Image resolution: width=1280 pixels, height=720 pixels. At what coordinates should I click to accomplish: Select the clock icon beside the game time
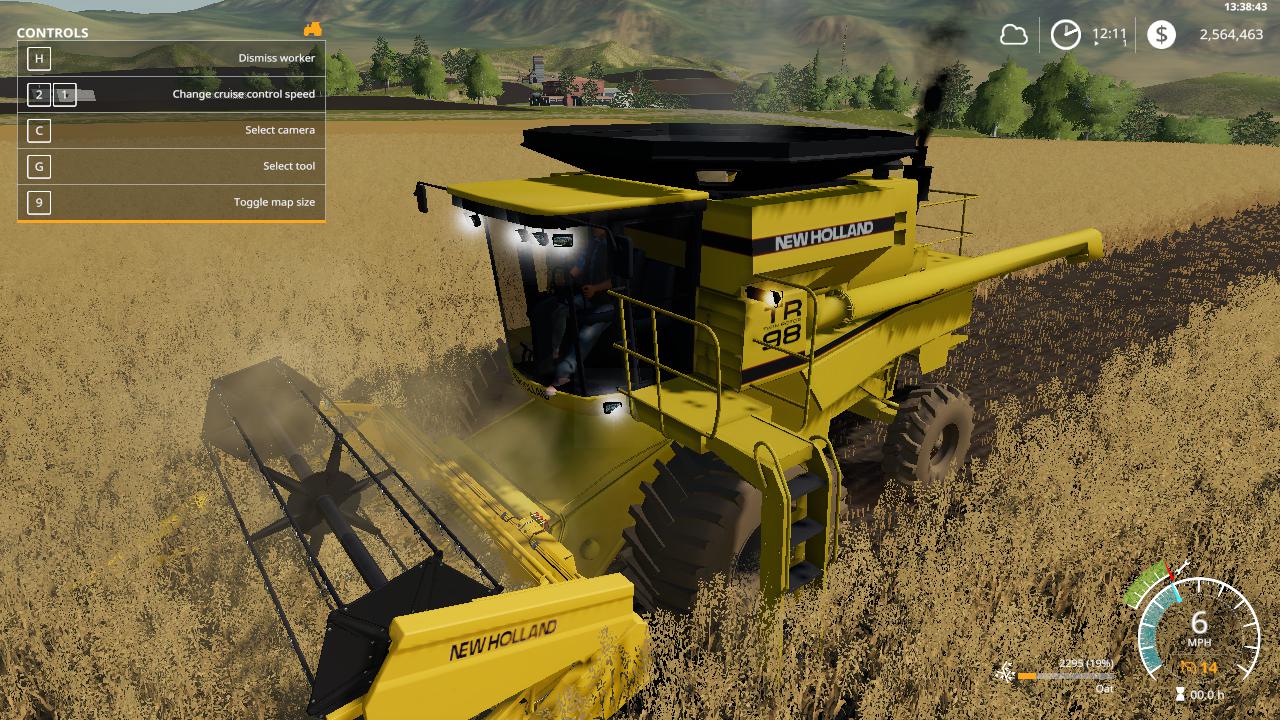(1065, 35)
